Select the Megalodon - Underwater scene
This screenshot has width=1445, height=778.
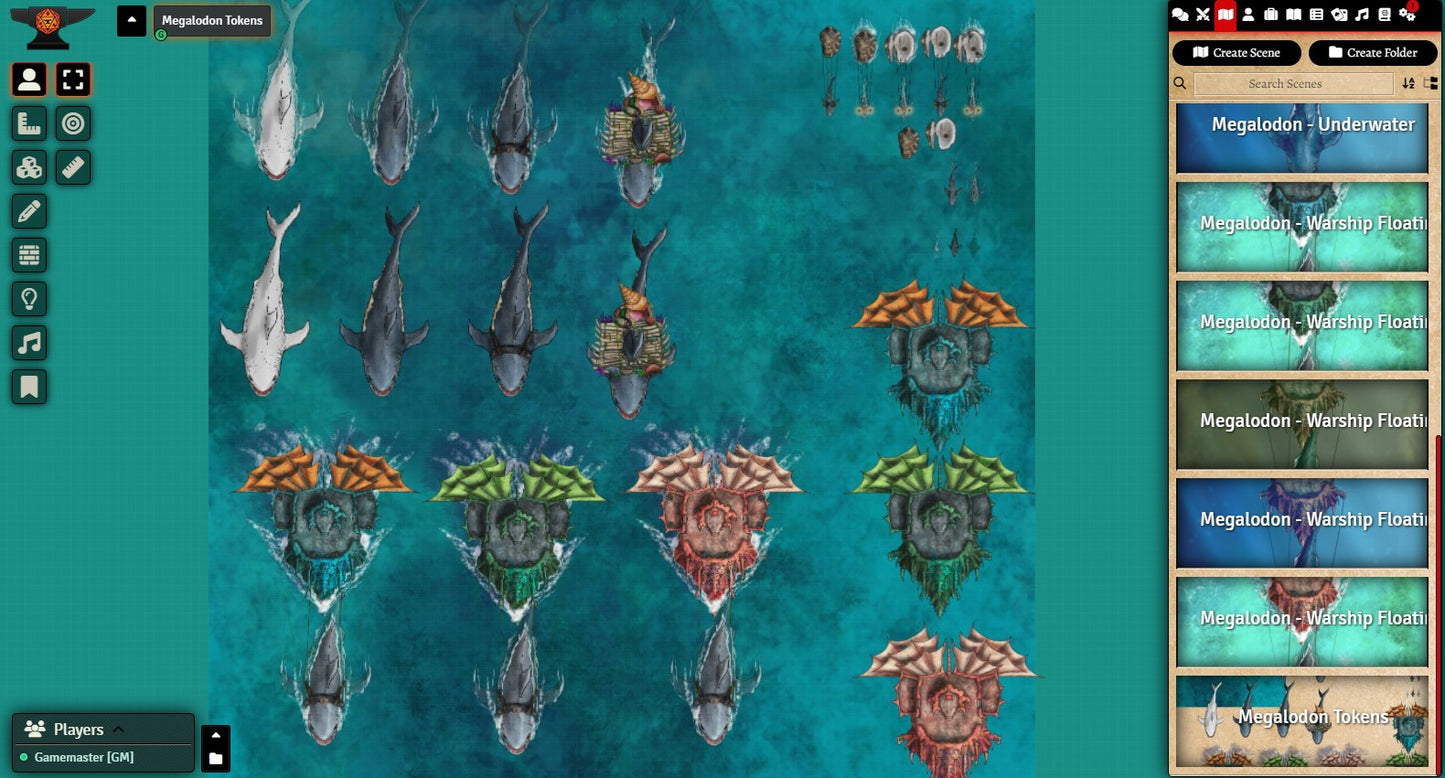coord(1301,139)
